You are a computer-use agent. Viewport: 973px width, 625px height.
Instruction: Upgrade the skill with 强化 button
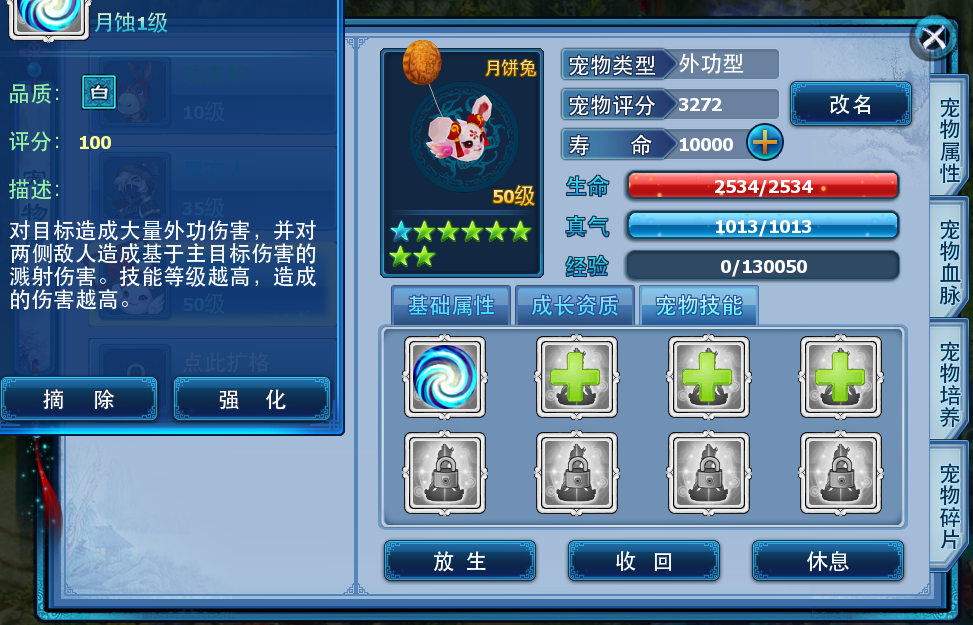(252, 400)
